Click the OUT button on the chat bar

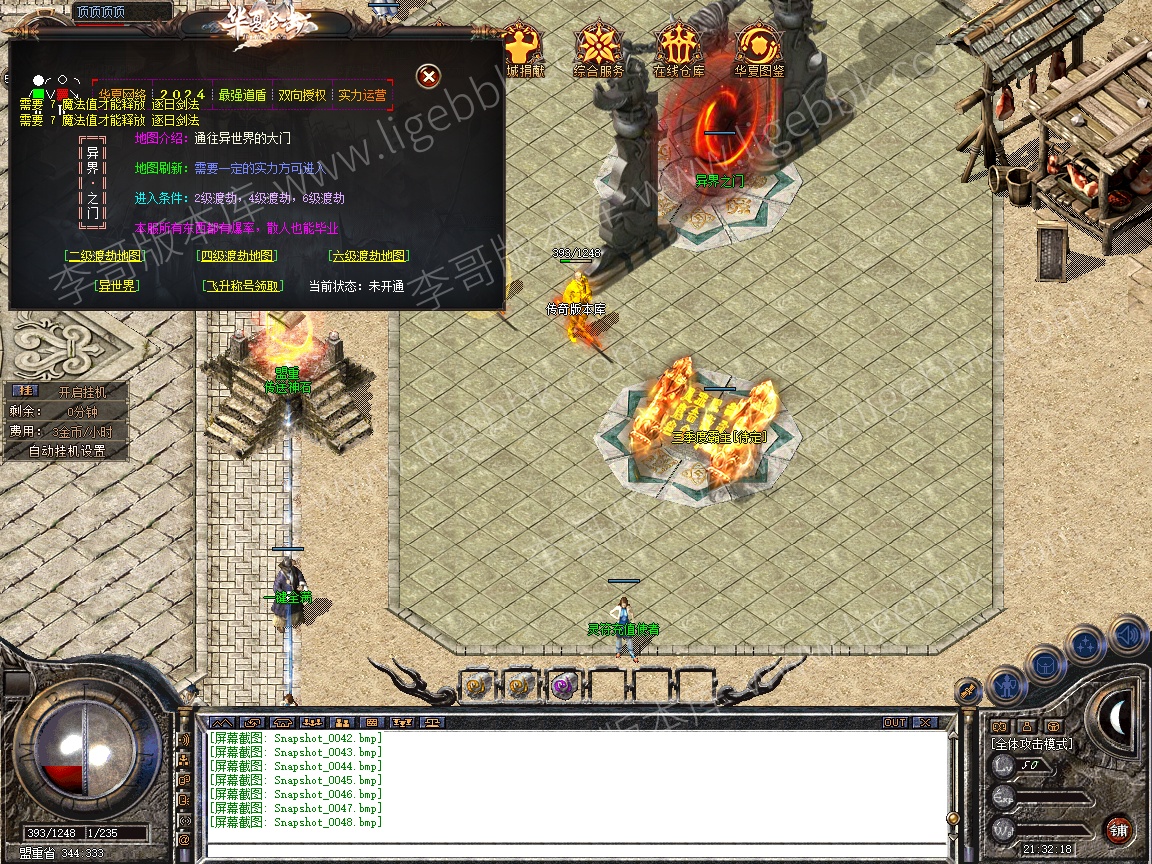click(x=895, y=722)
